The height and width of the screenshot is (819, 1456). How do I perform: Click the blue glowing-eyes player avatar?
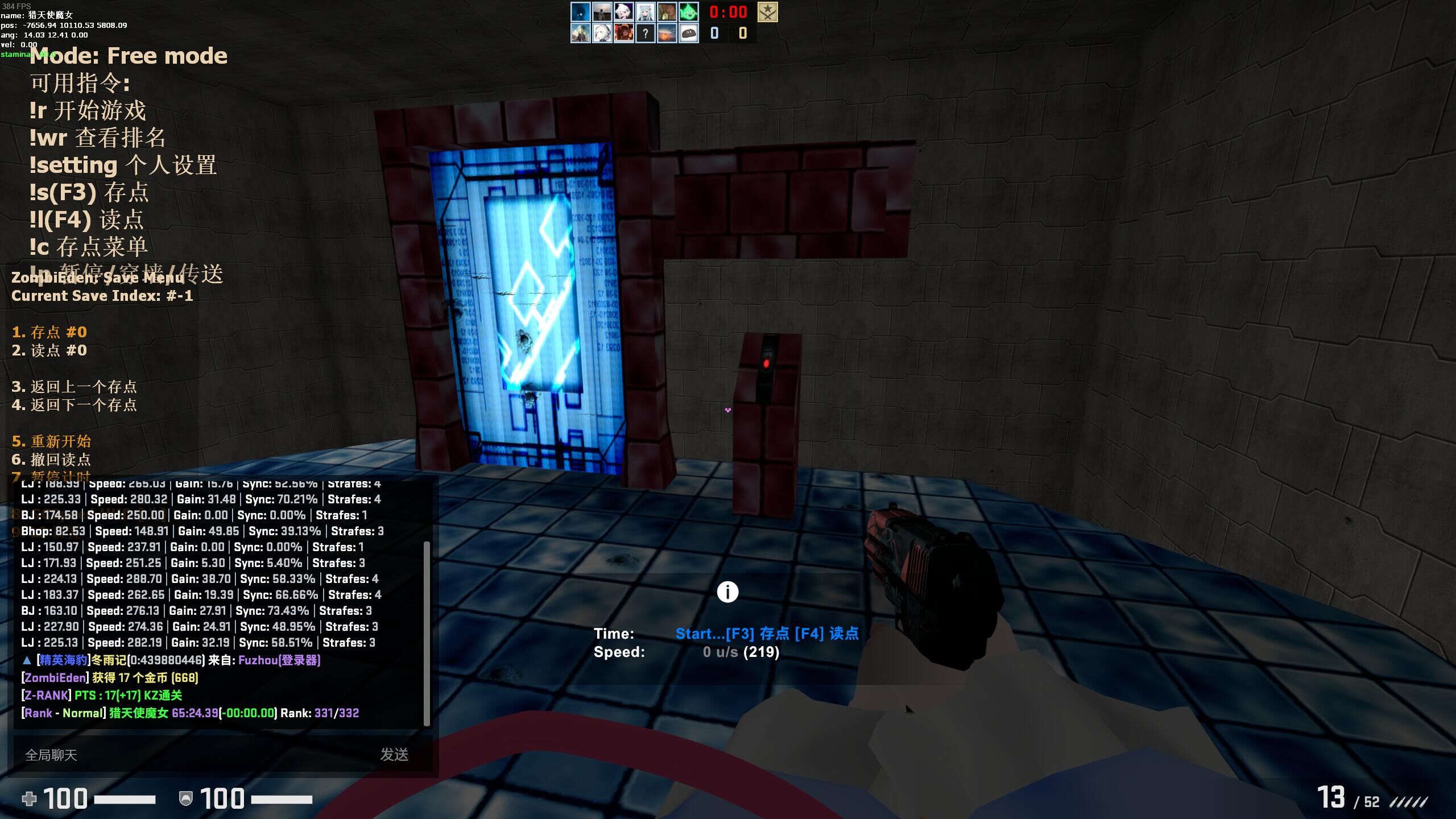580,12
